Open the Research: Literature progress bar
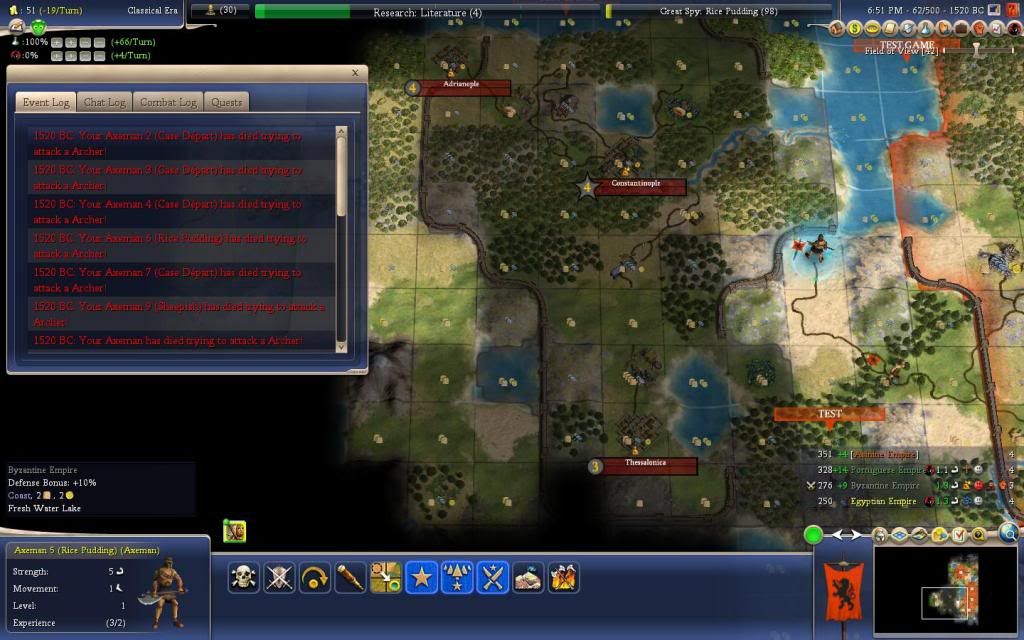 pyautogui.click(x=427, y=12)
